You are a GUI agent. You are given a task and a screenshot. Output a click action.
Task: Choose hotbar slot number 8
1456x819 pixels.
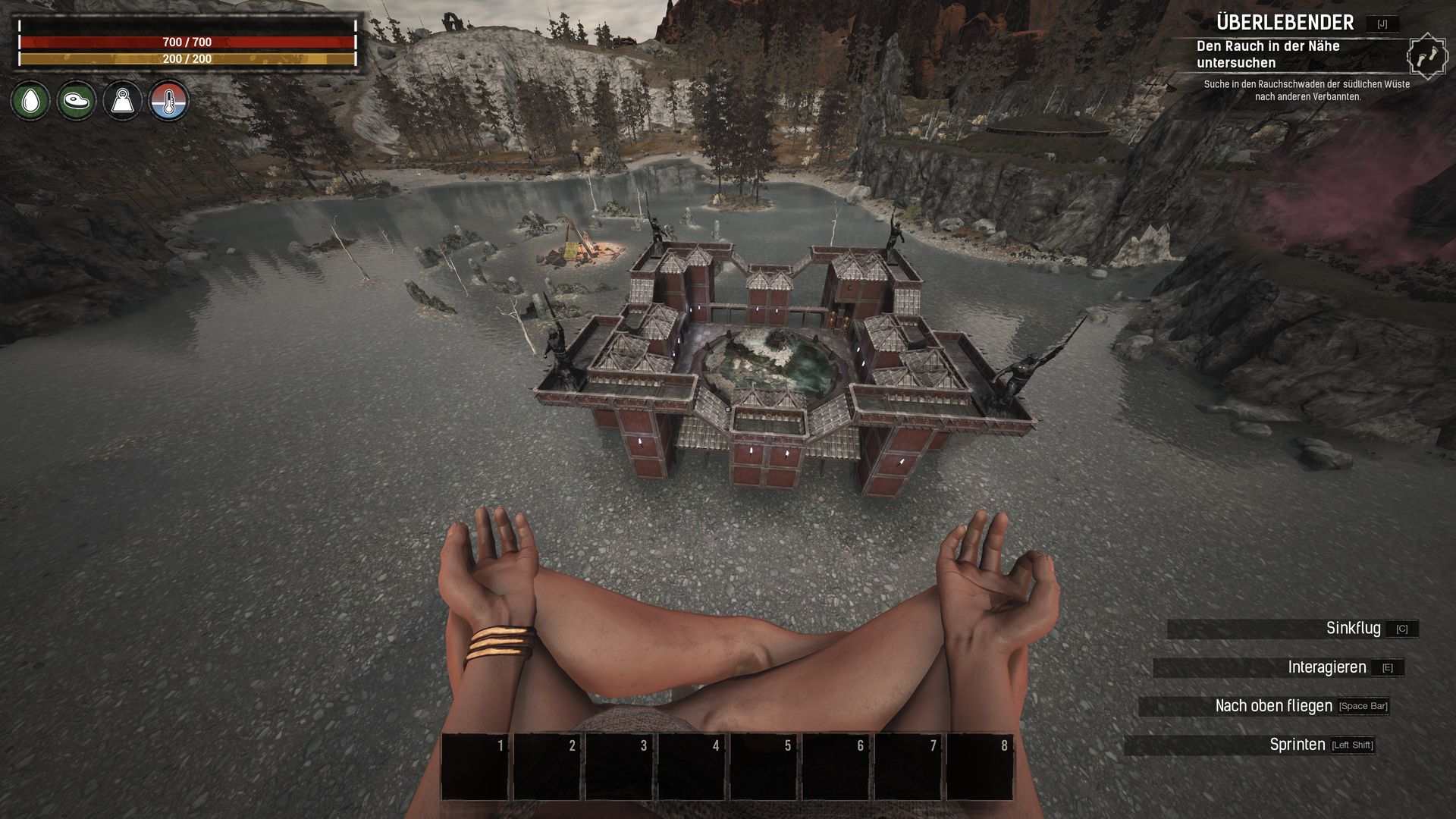(x=980, y=766)
